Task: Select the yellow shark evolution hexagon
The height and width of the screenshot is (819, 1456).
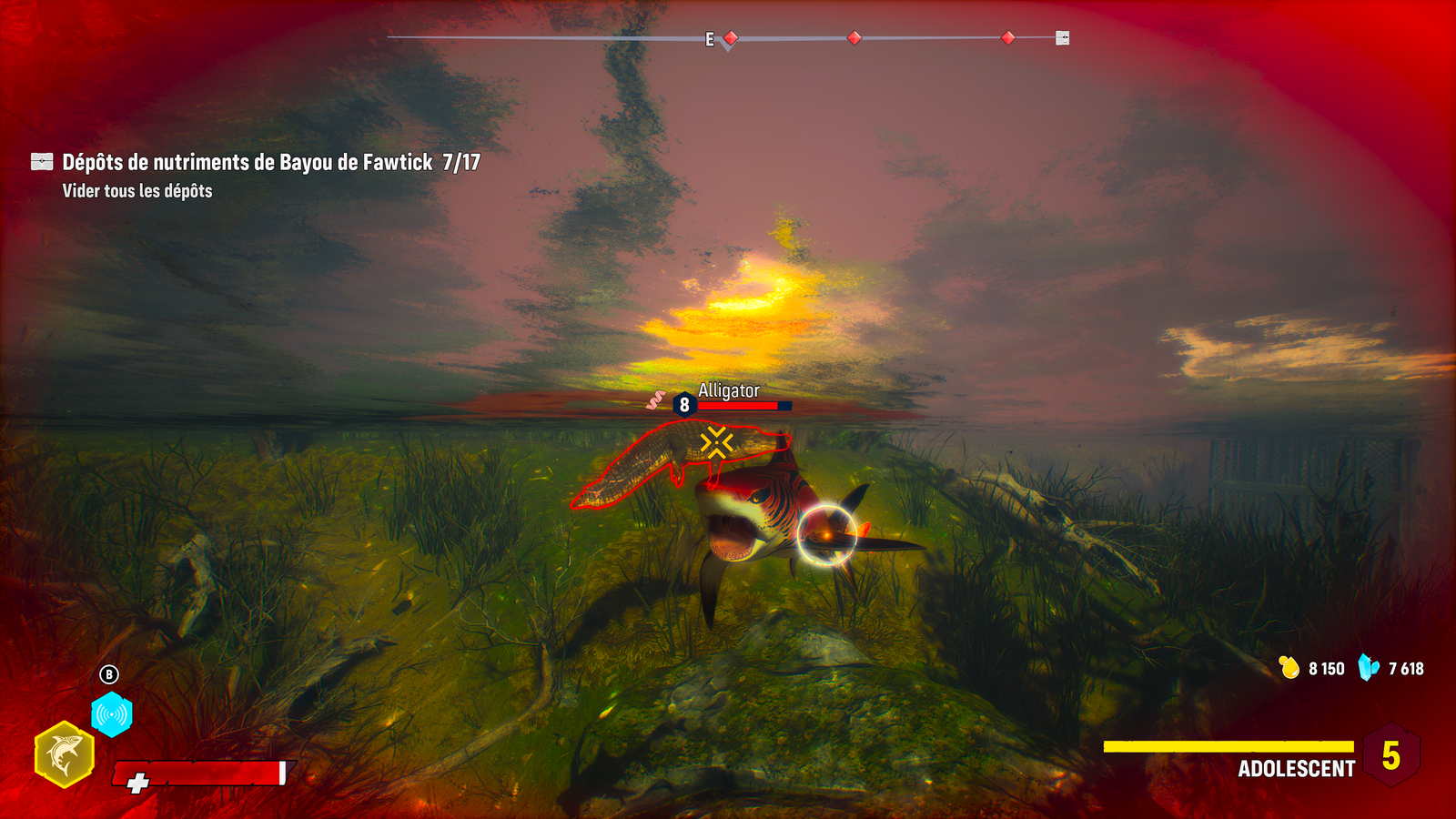Action: click(x=64, y=754)
